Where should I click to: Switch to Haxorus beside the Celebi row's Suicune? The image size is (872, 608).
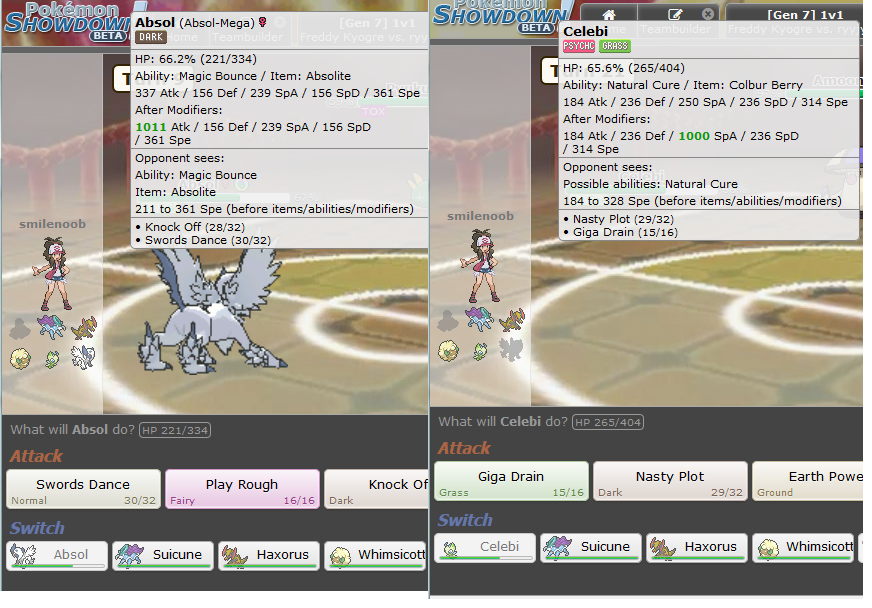click(698, 547)
